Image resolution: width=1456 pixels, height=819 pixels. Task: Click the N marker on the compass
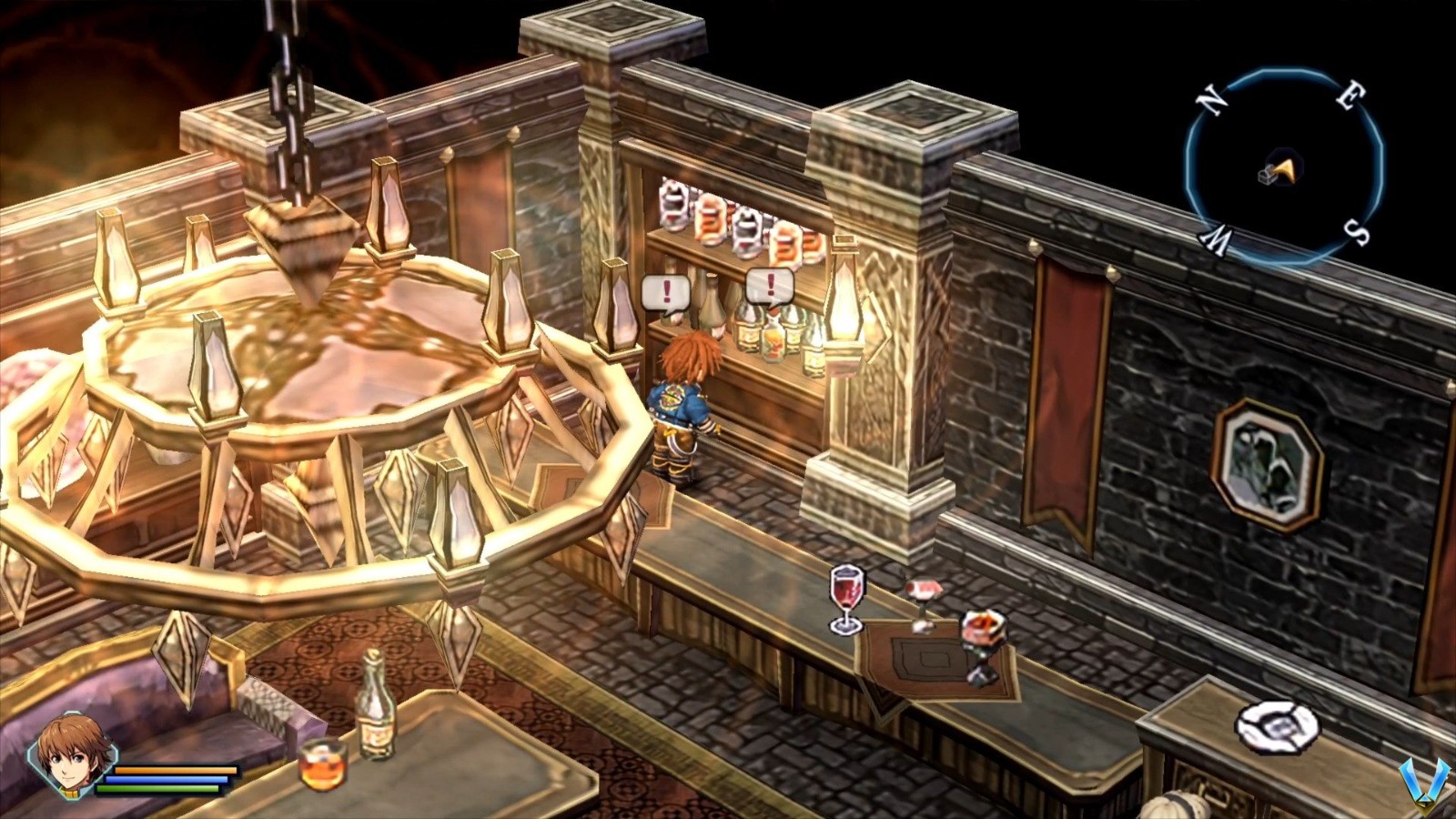[x=1210, y=101]
